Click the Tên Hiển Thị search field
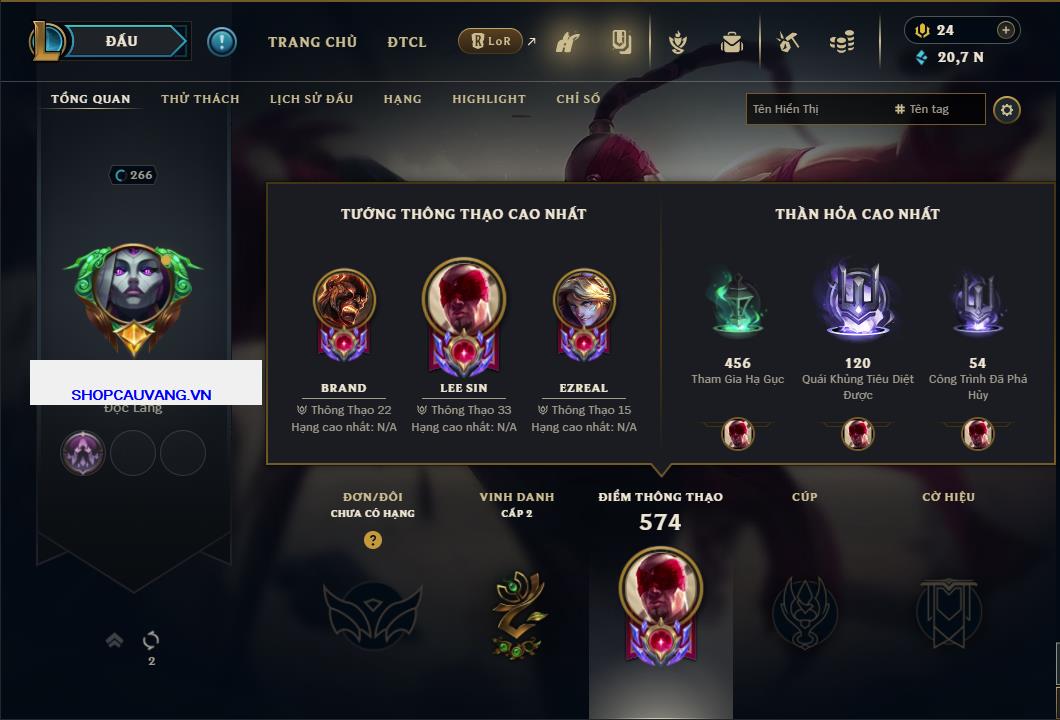The height and width of the screenshot is (720, 1060). point(815,109)
